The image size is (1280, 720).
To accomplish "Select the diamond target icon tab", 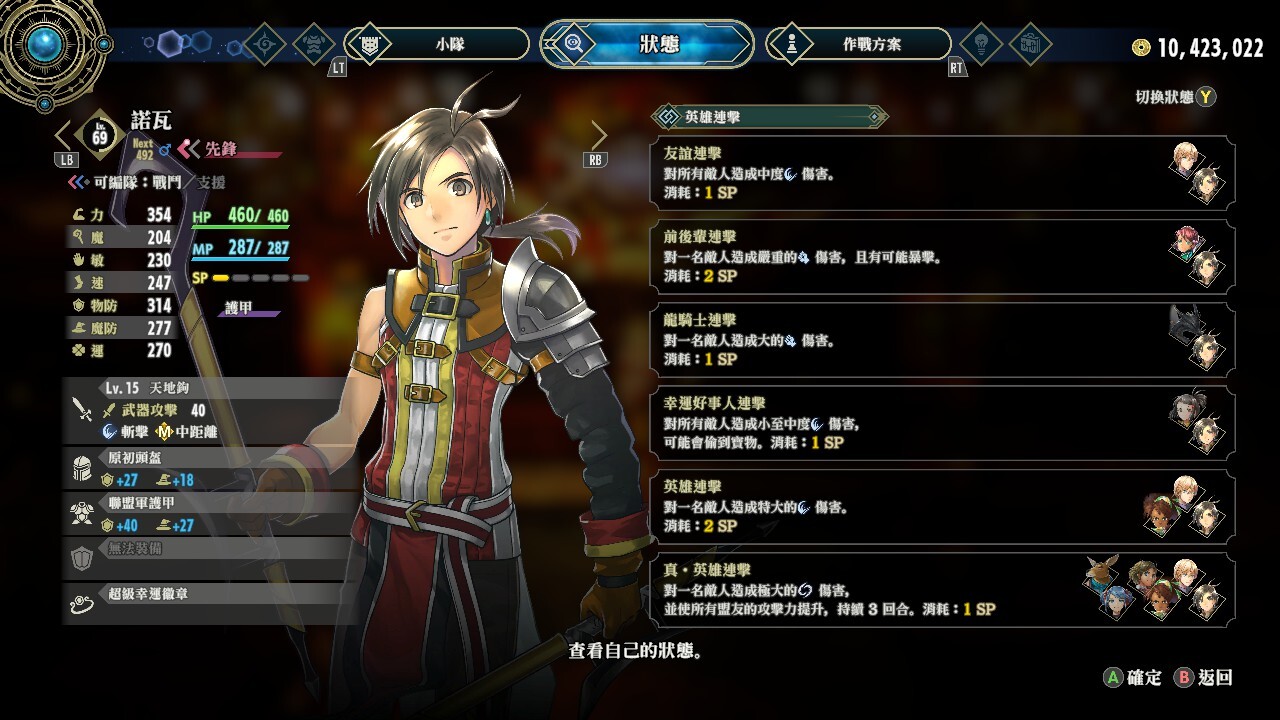I will tap(265, 44).
